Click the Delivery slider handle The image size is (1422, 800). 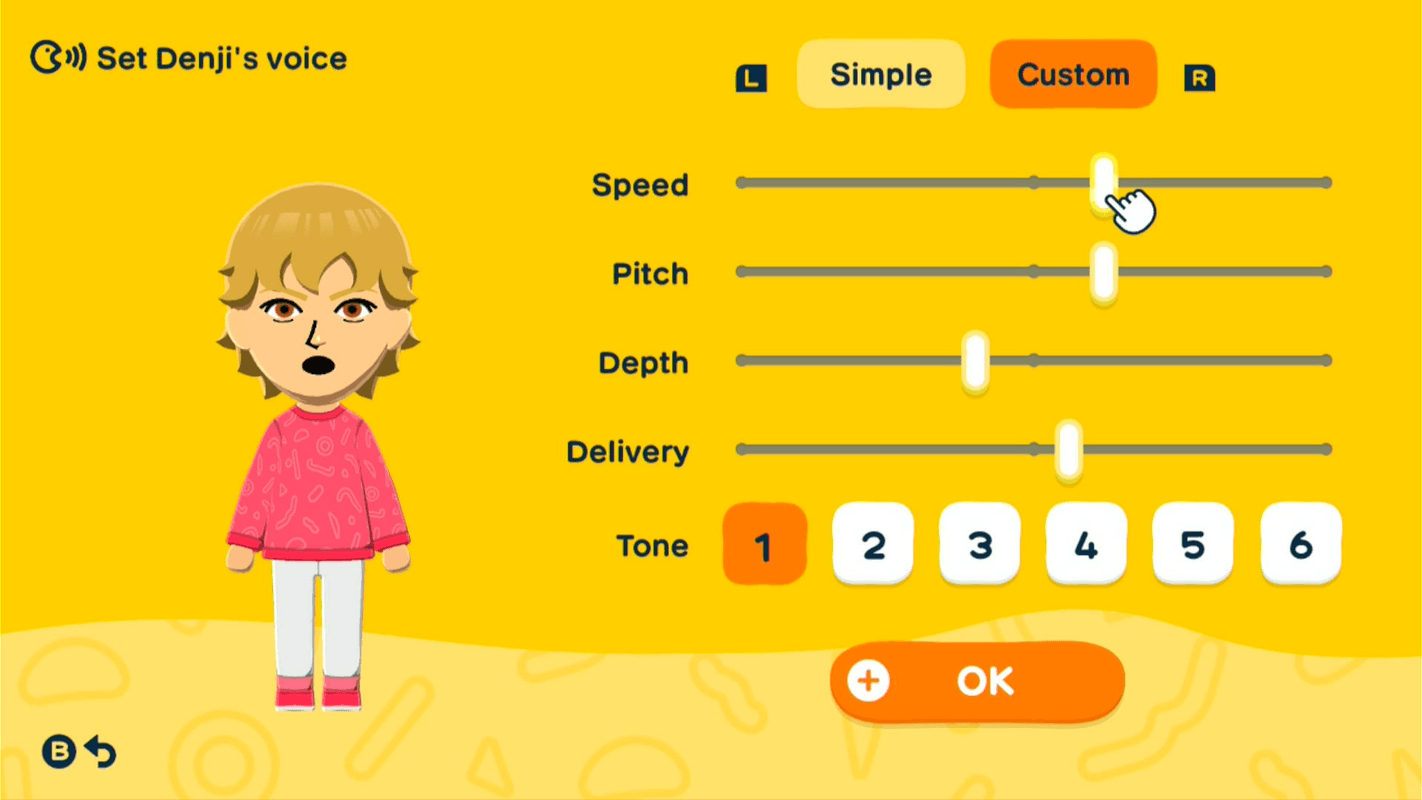[x=1069, y=450]
